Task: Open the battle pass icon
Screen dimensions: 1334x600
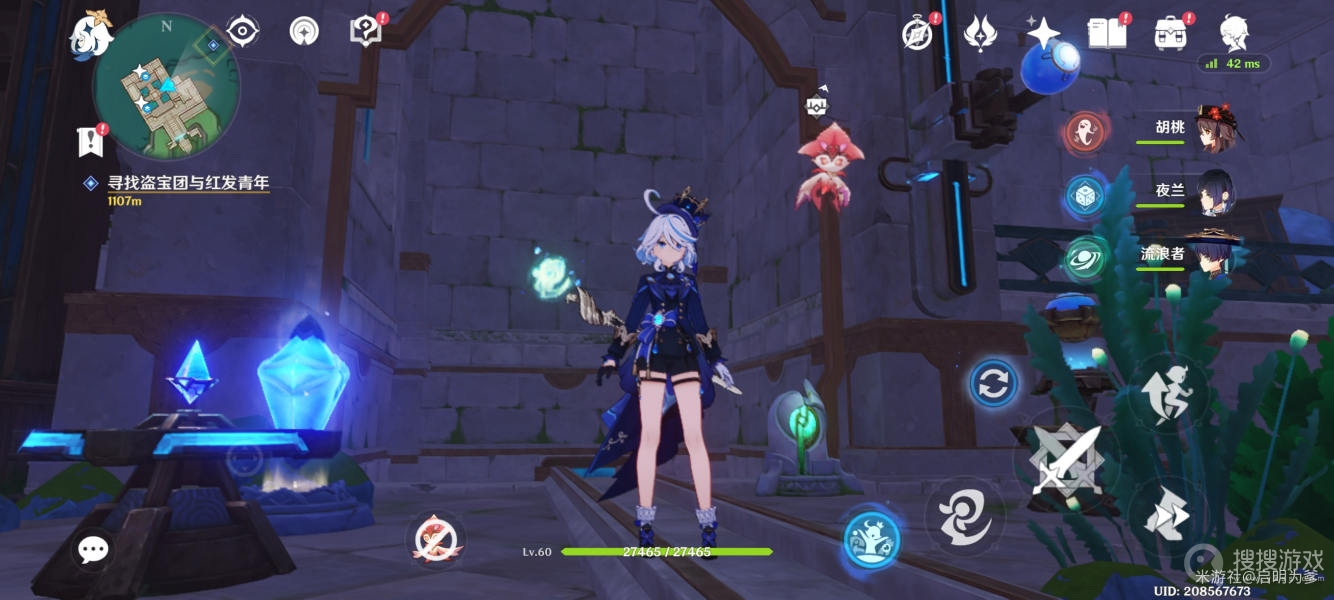Action: (979, 34)
